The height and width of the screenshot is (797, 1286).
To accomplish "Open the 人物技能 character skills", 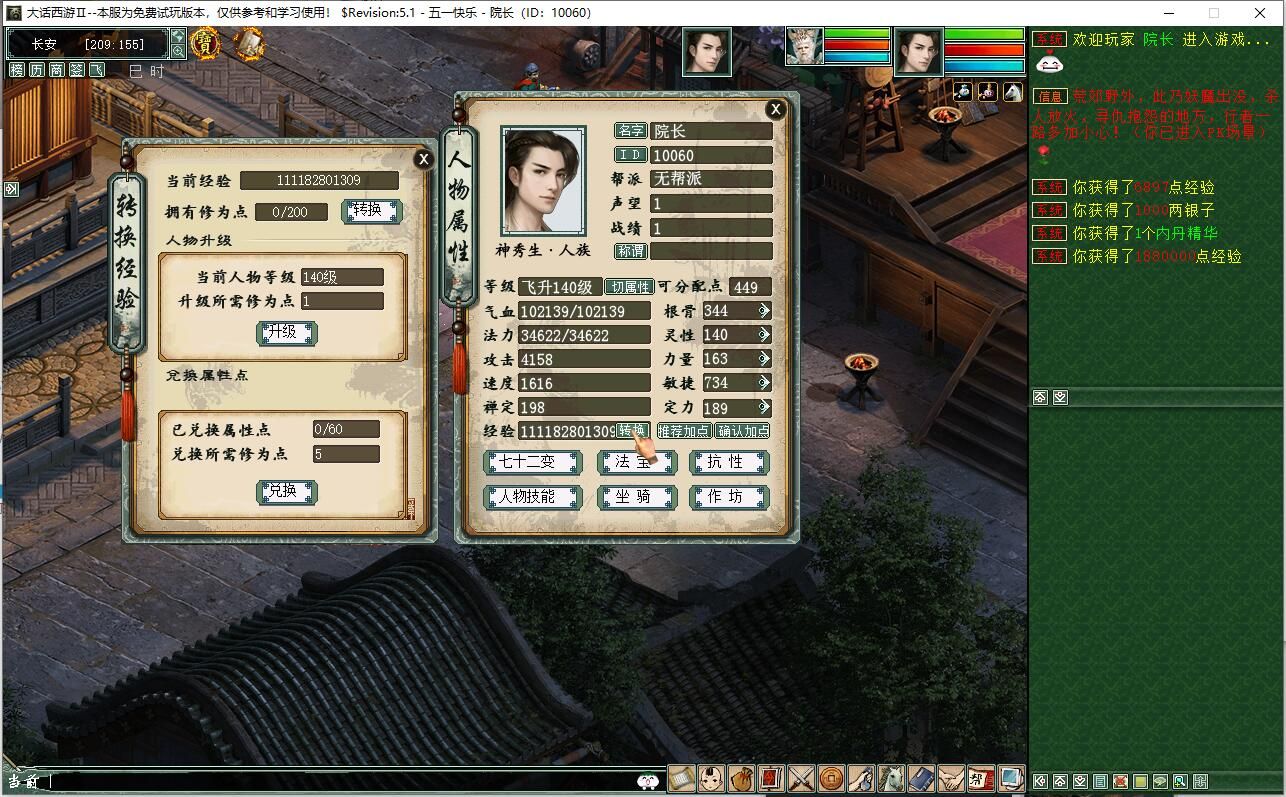I will point(532,497).
